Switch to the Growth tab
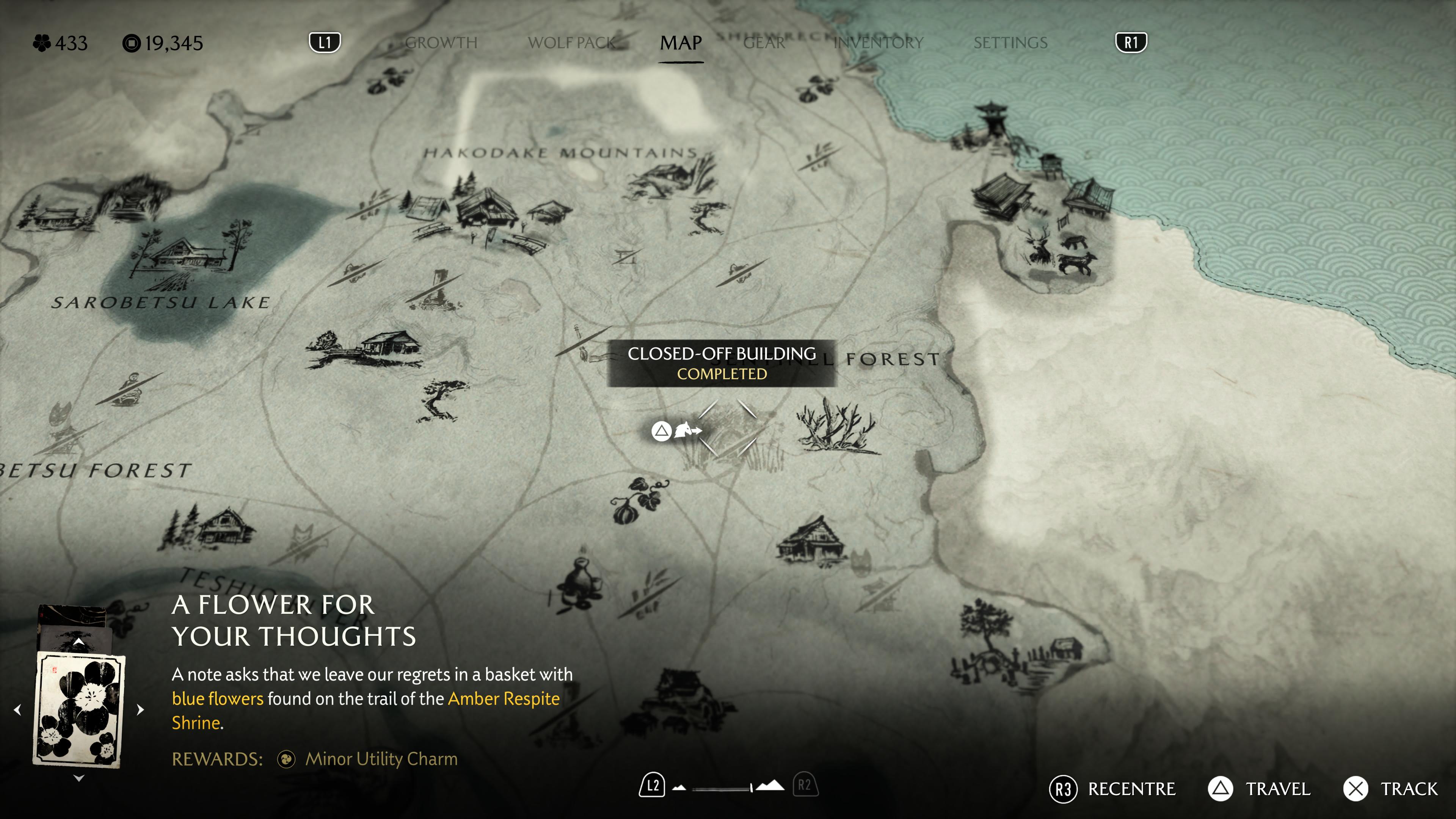The image size is (1456, 819). point(441,43)
